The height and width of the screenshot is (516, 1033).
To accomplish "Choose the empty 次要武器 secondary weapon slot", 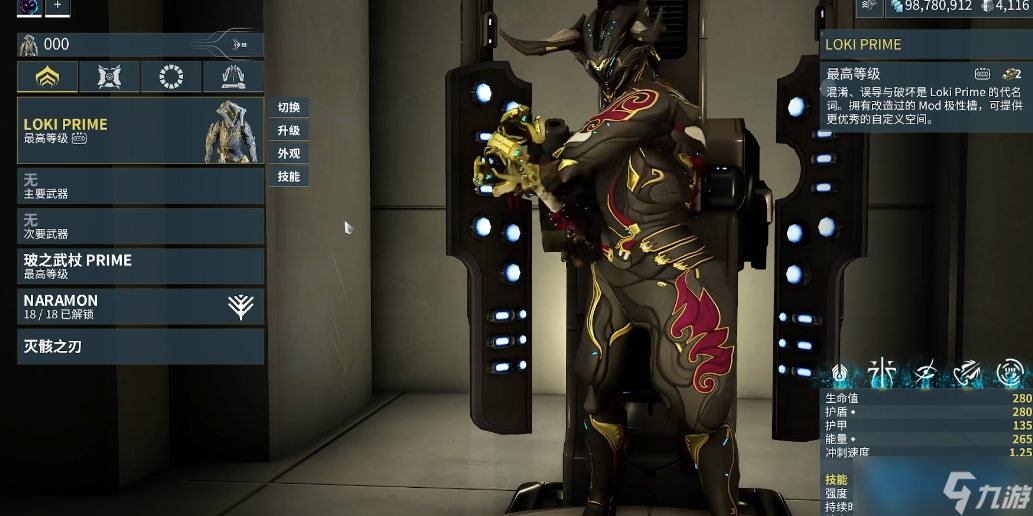I will [140, 226].
